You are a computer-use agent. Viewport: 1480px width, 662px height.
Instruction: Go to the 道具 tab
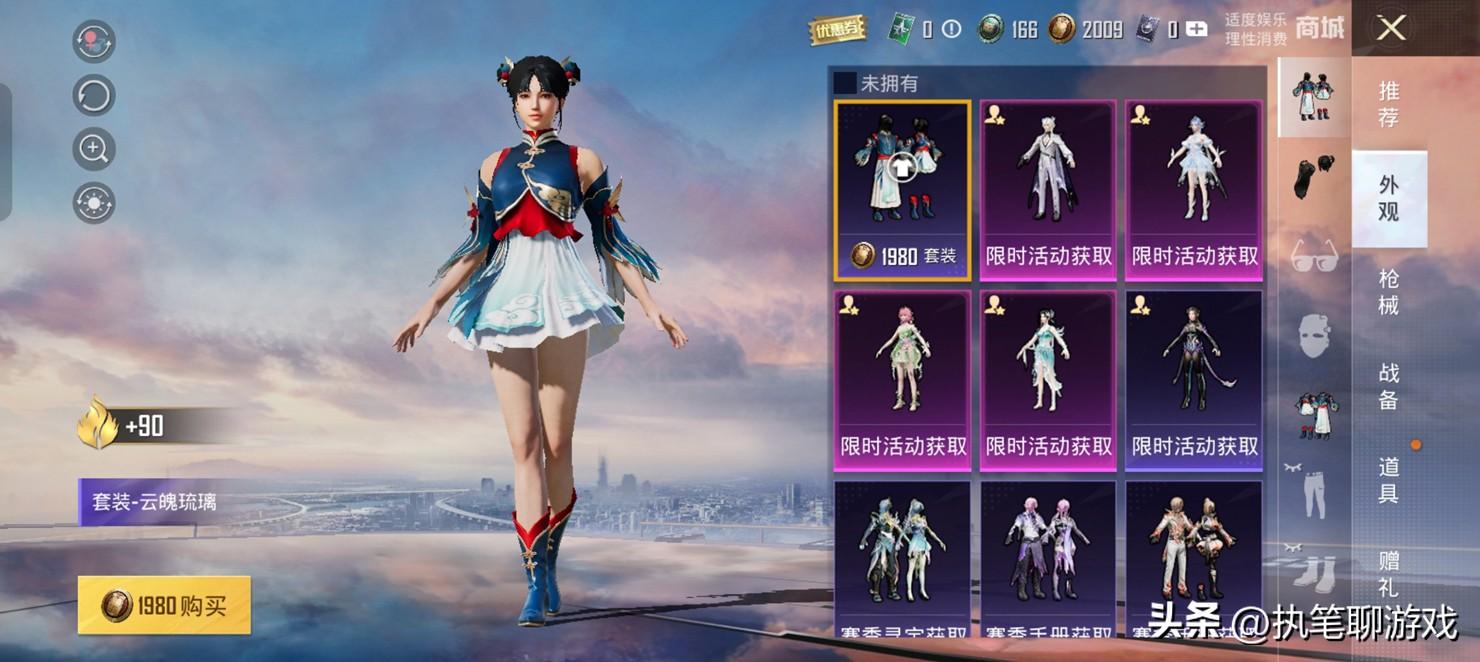pos(1388,480)
